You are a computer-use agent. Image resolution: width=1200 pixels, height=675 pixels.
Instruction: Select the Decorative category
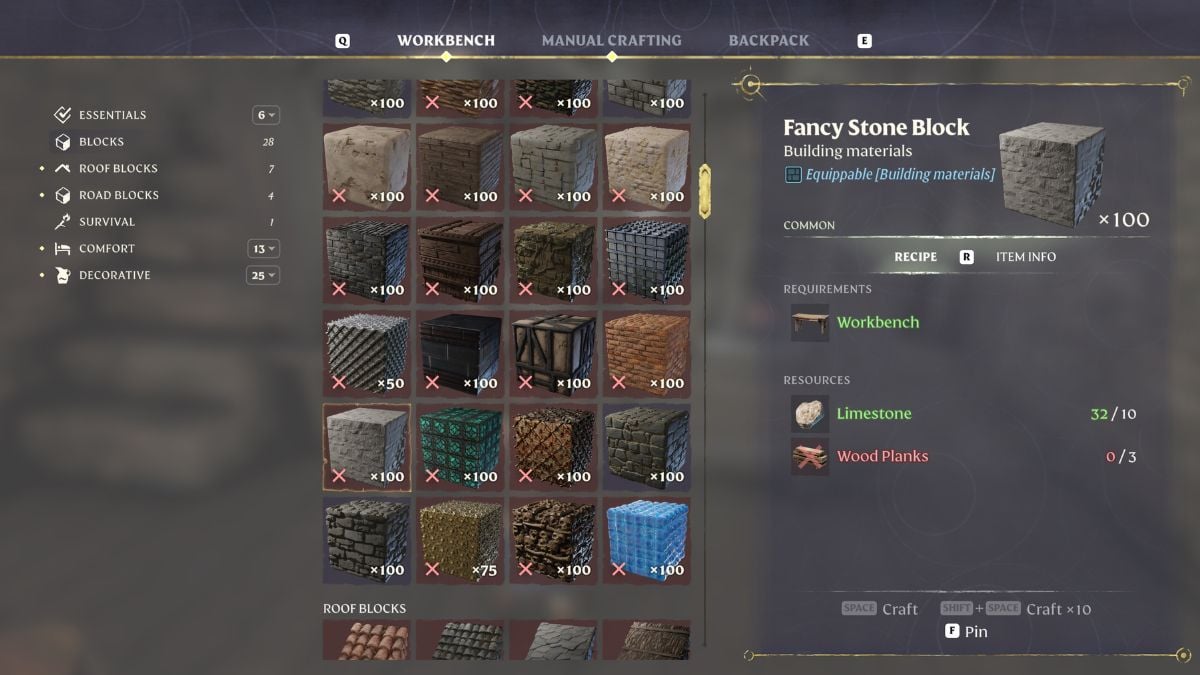[114, 275]
